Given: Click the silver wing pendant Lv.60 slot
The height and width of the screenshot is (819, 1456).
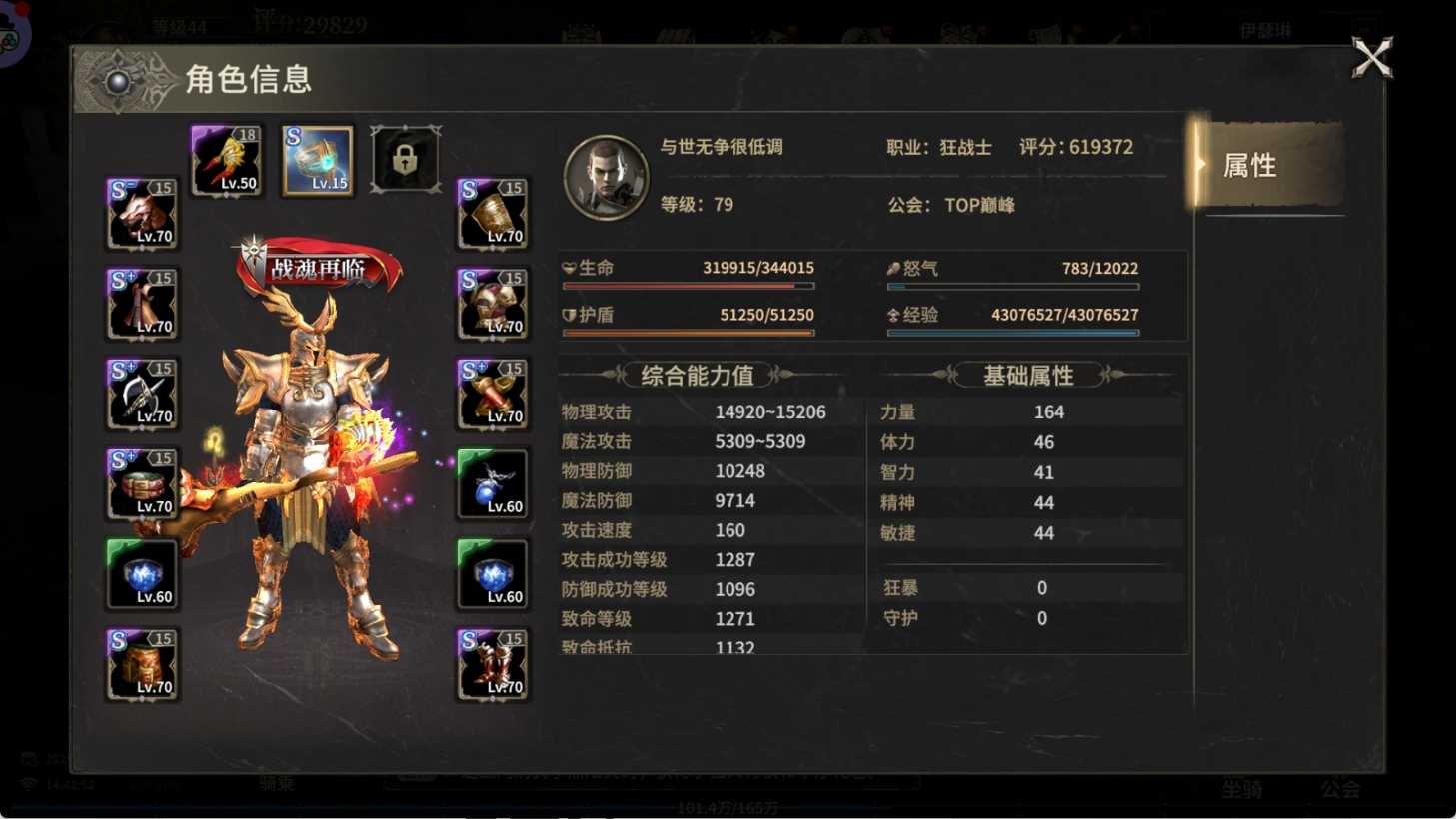Looking at the screenshot, I should tap(493, 482).
